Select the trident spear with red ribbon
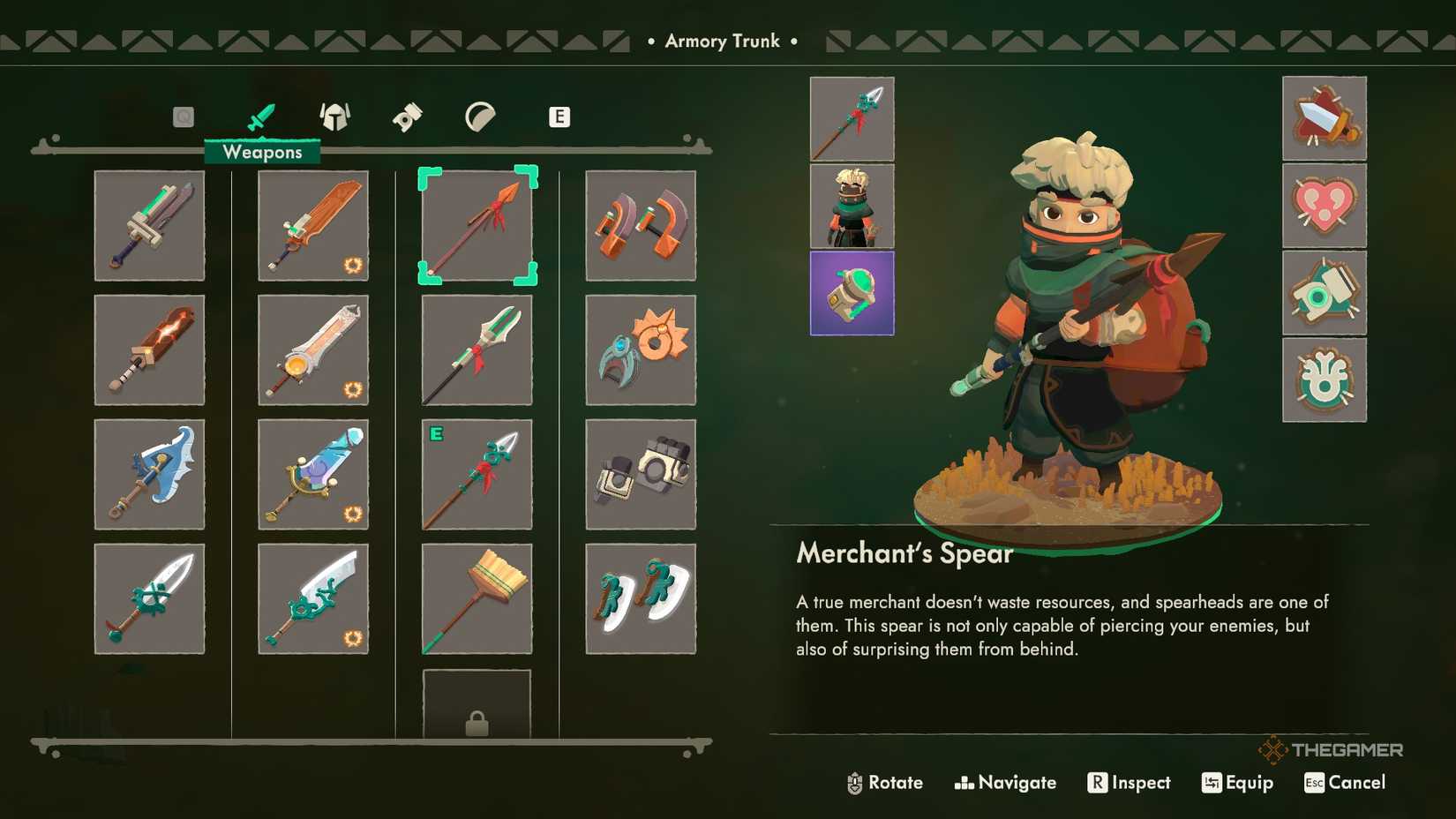Screen dimensions: 1456x819 point(477,350)
